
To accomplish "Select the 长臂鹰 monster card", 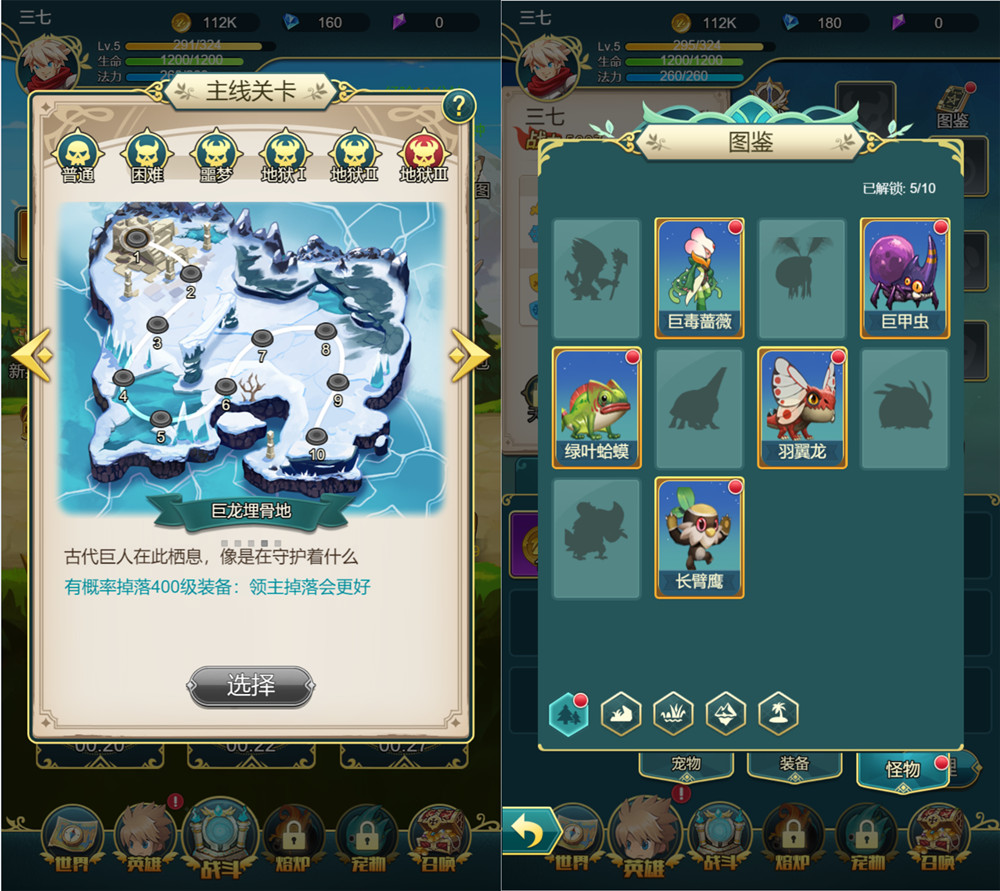I will (x=699, y=538).
